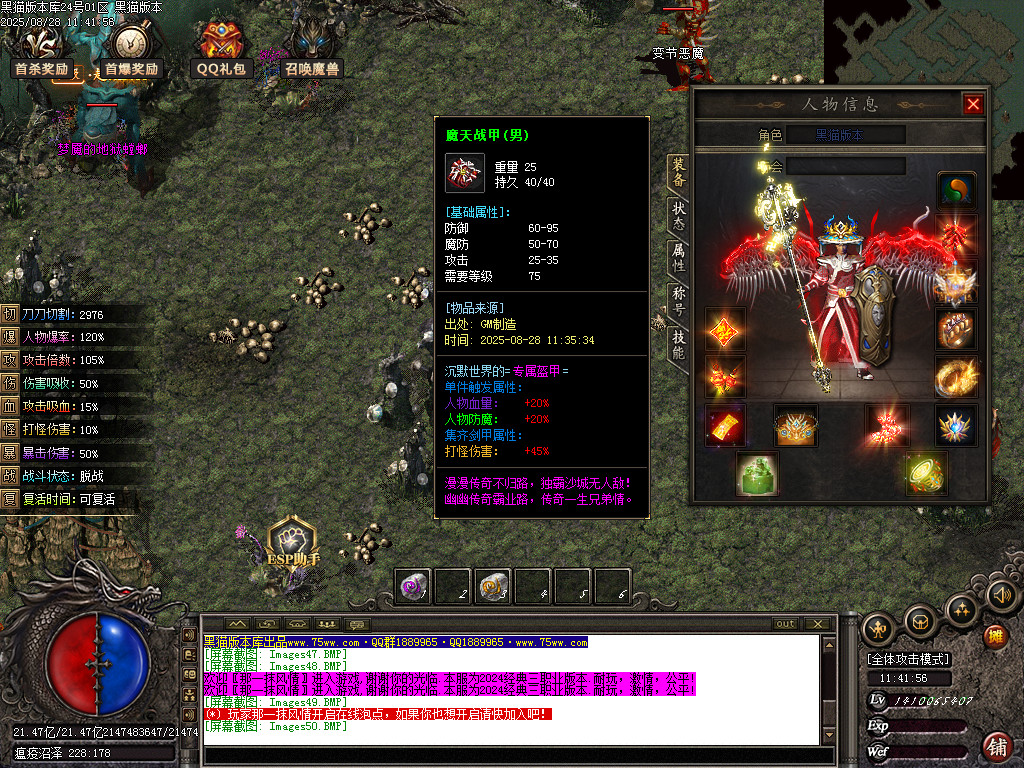The height and width of the screenshot is (768, 1024).
Task: Use the orange swirl stone in hotbar slot 3
Action: click(494, 587)
